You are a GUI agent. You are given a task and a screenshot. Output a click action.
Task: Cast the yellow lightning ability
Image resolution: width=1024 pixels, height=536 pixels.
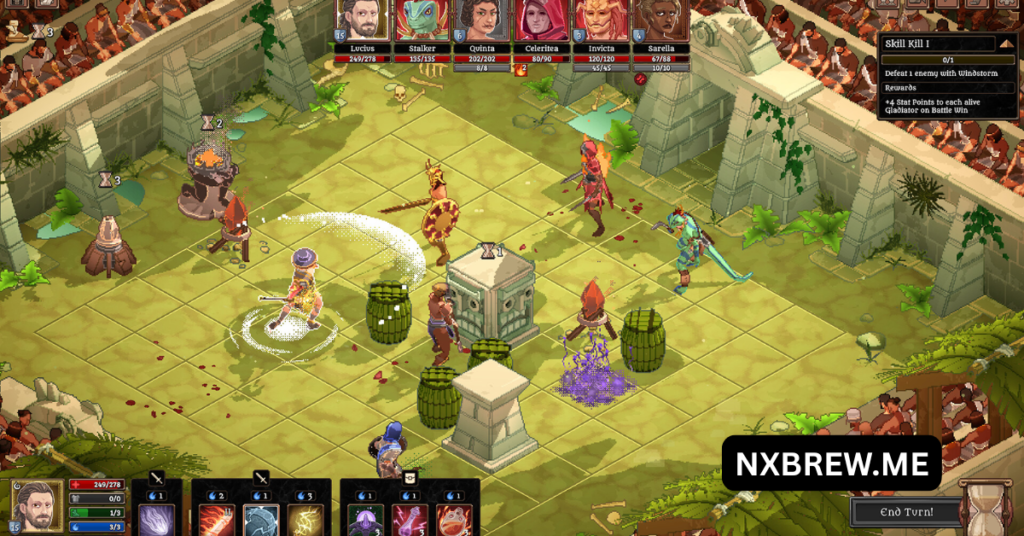tap(305, 520)
